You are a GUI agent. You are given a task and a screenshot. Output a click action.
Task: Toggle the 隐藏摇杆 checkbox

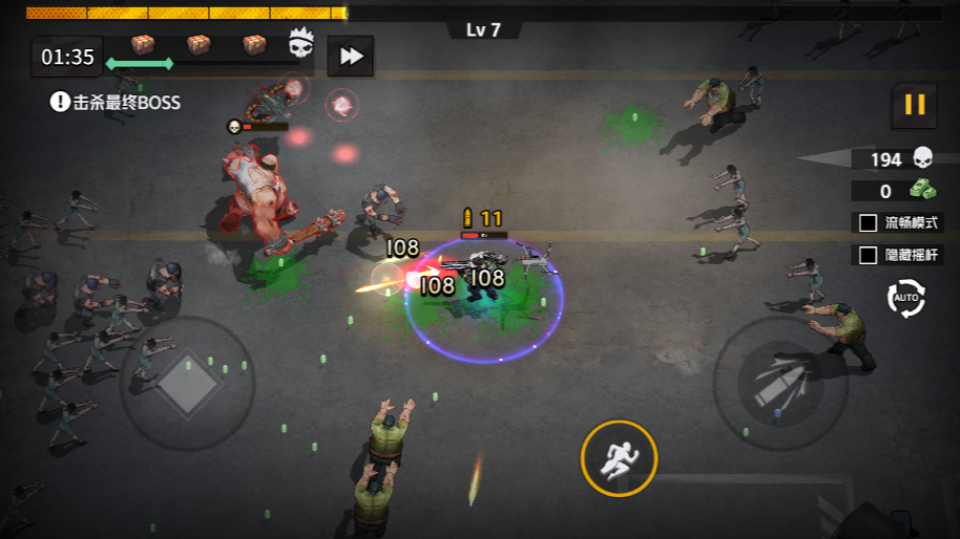(x=868, y=255)
